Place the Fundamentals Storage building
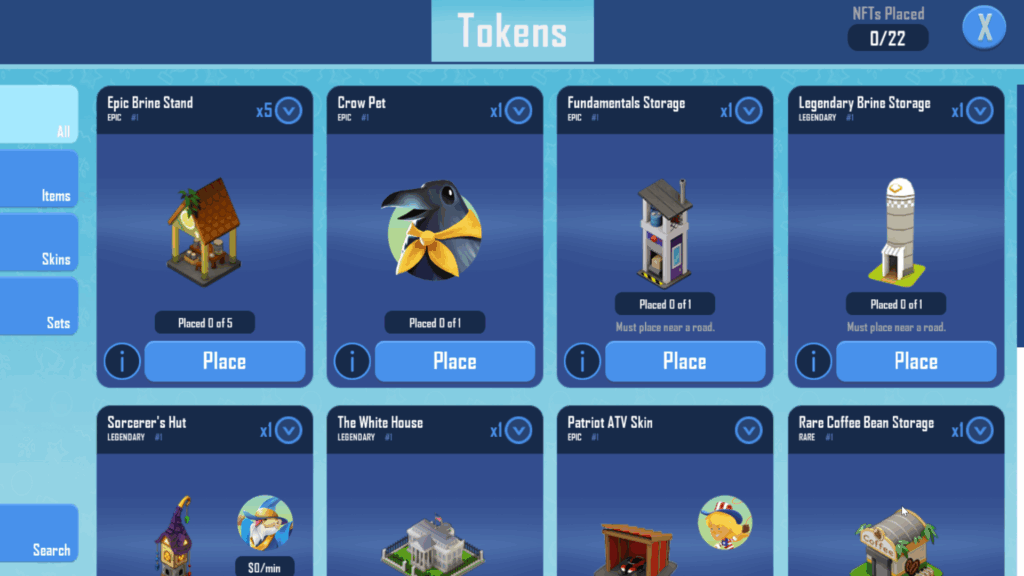 coord(685,361)
